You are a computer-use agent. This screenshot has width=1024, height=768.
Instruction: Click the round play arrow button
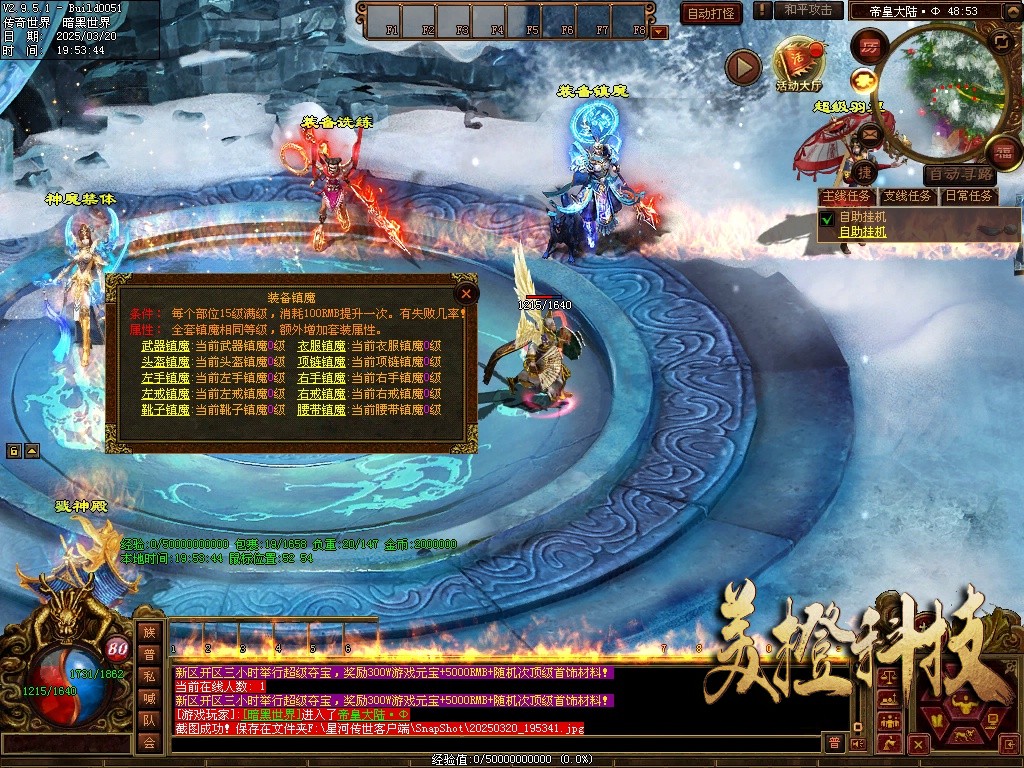click(x=743, y=67)
